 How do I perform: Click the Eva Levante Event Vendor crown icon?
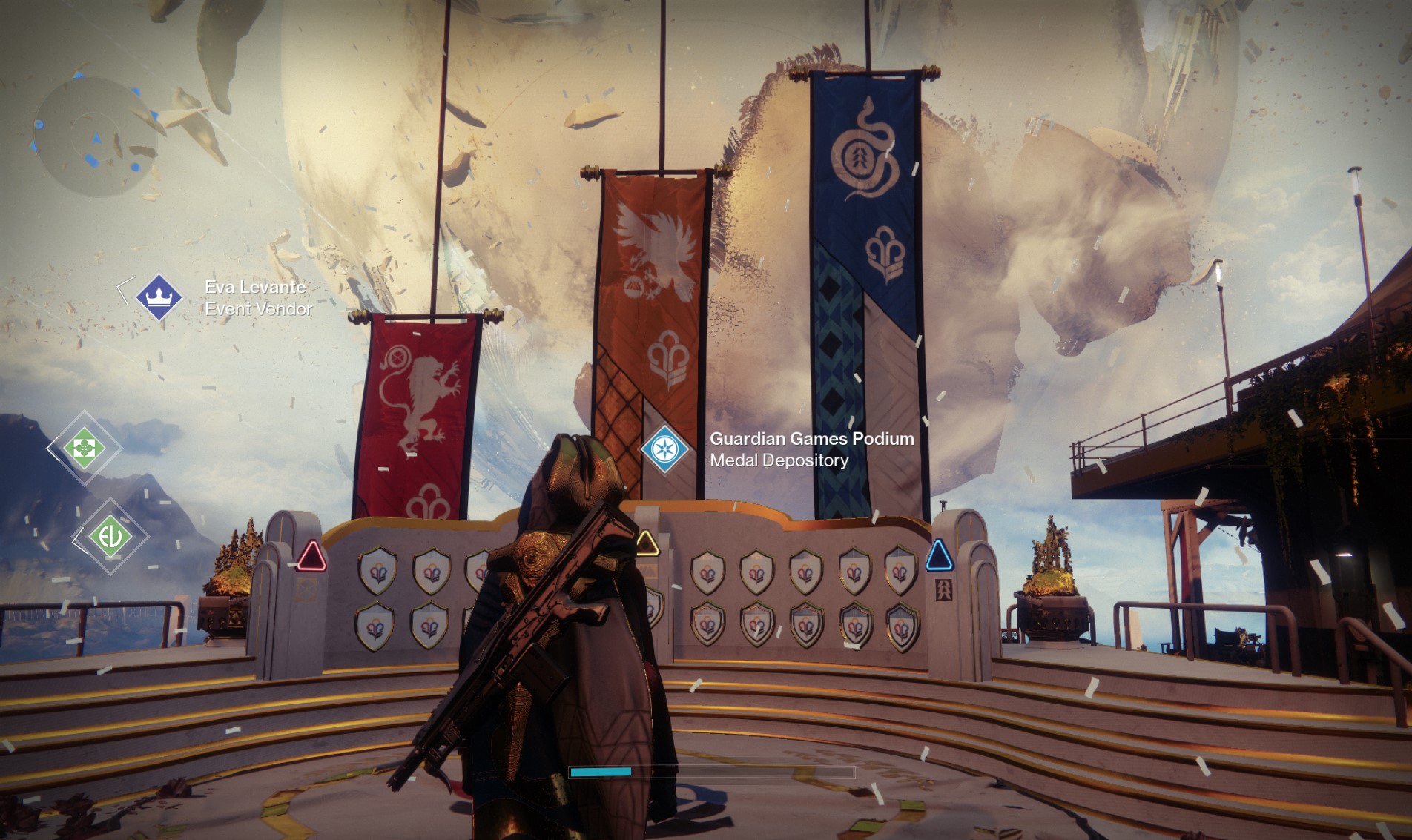160,296
